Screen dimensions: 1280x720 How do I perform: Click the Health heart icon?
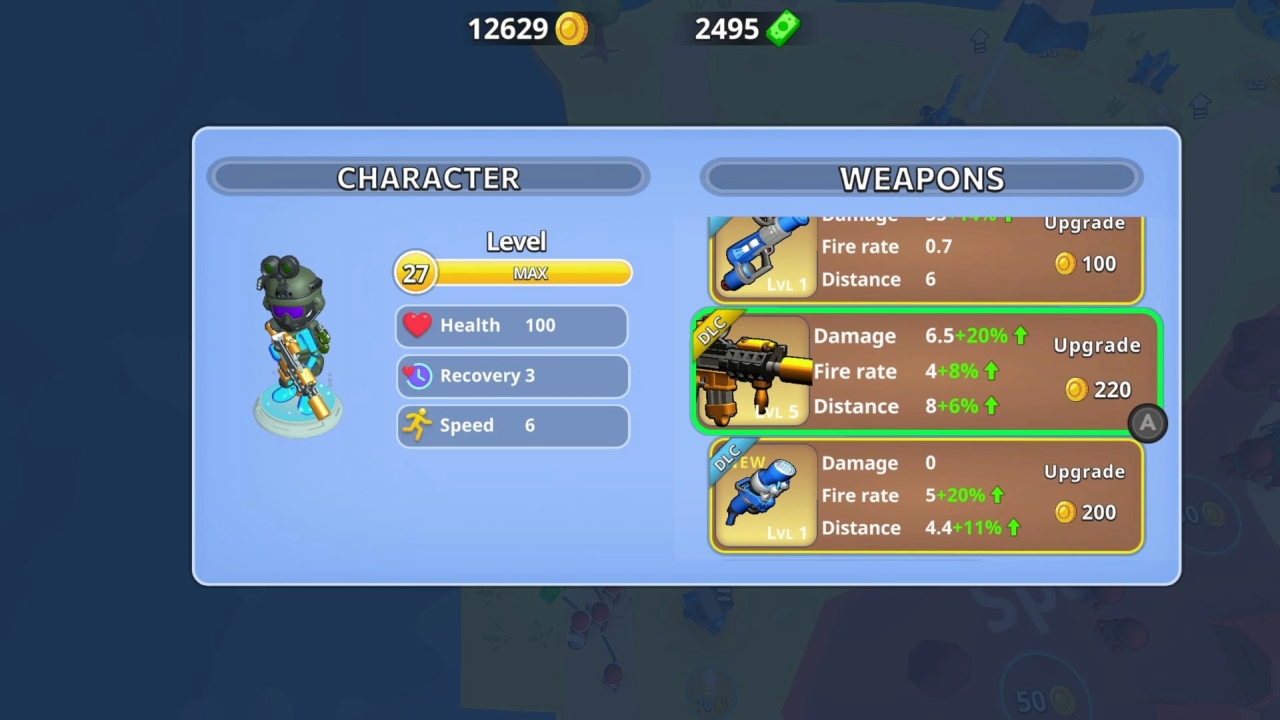pyautogui.click(x=418, y=324)
